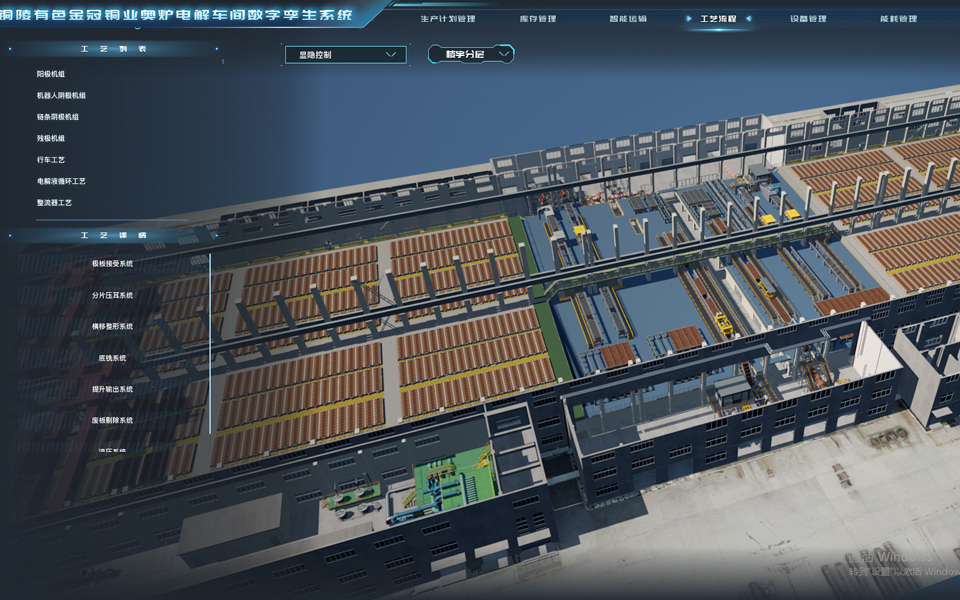
Task: Pick 残极机组 in the process list
Action: [x=51, y=139]
